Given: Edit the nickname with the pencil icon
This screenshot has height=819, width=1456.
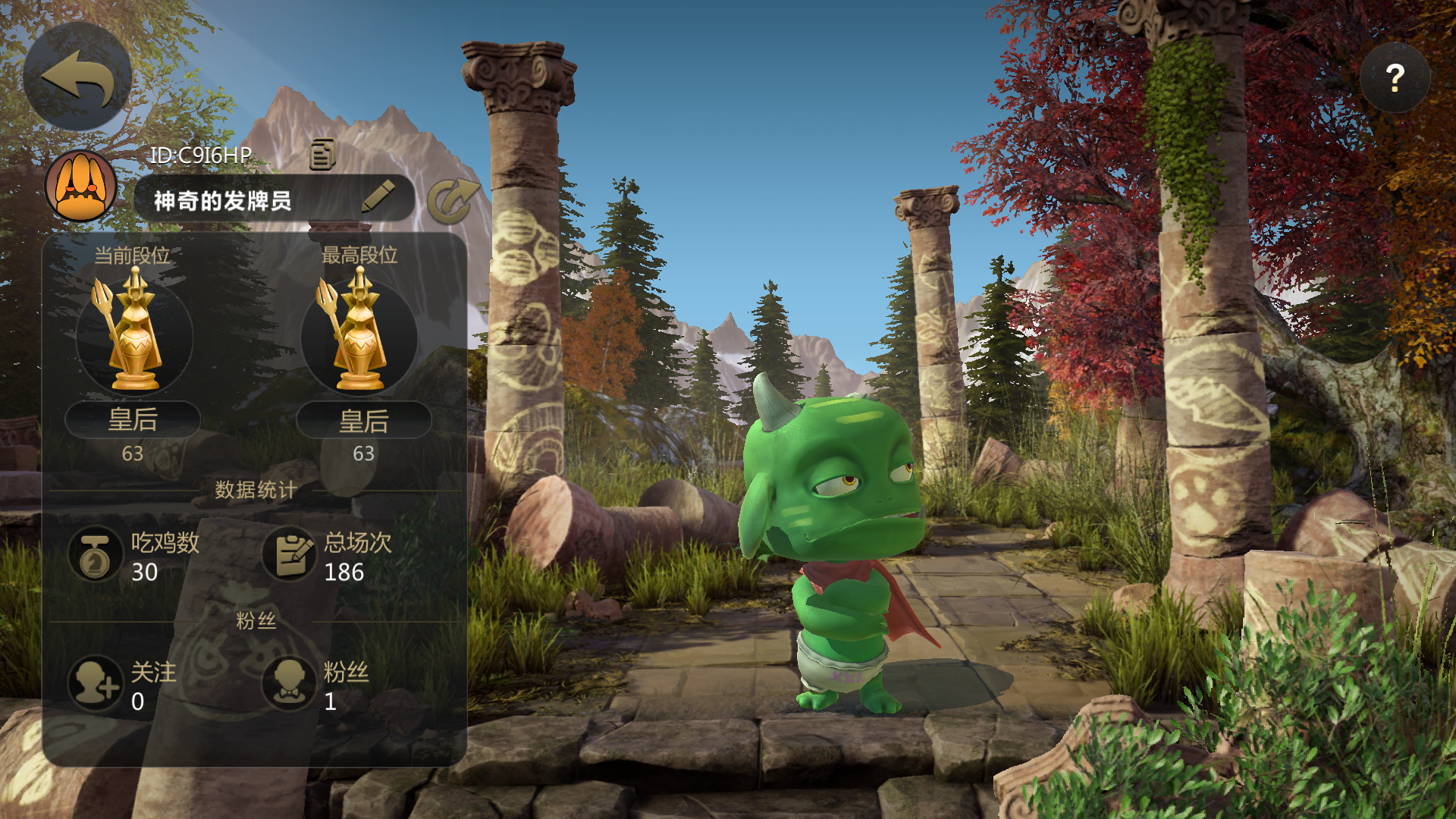Looking at the screenshot, I should (378, 196).
